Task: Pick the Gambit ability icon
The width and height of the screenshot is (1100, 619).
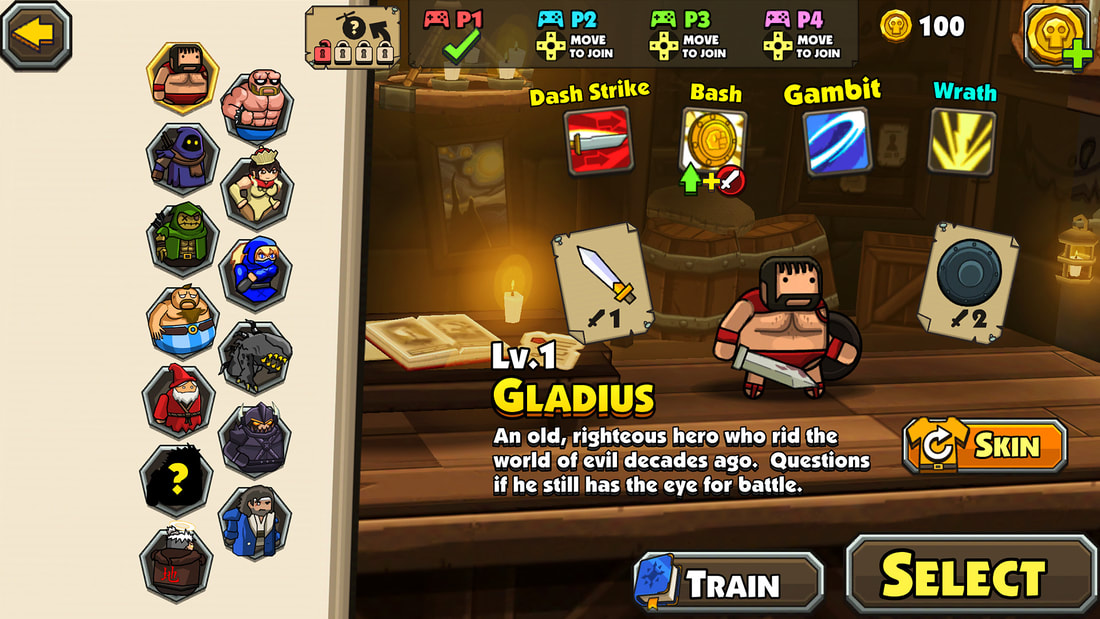Action: coord(836,142)
